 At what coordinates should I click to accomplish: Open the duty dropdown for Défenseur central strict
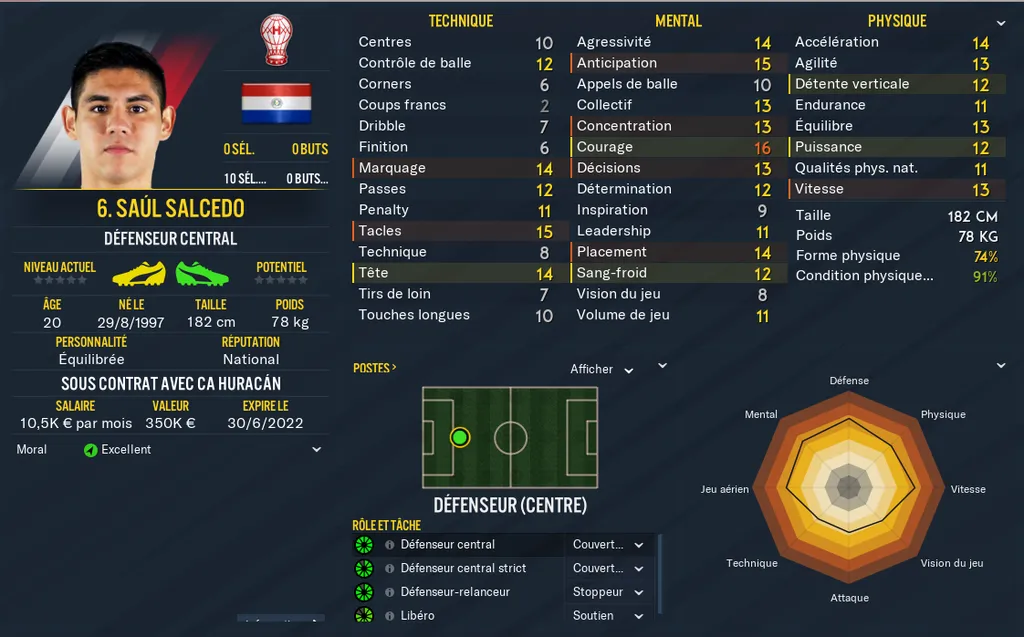(x=608, y=568)
